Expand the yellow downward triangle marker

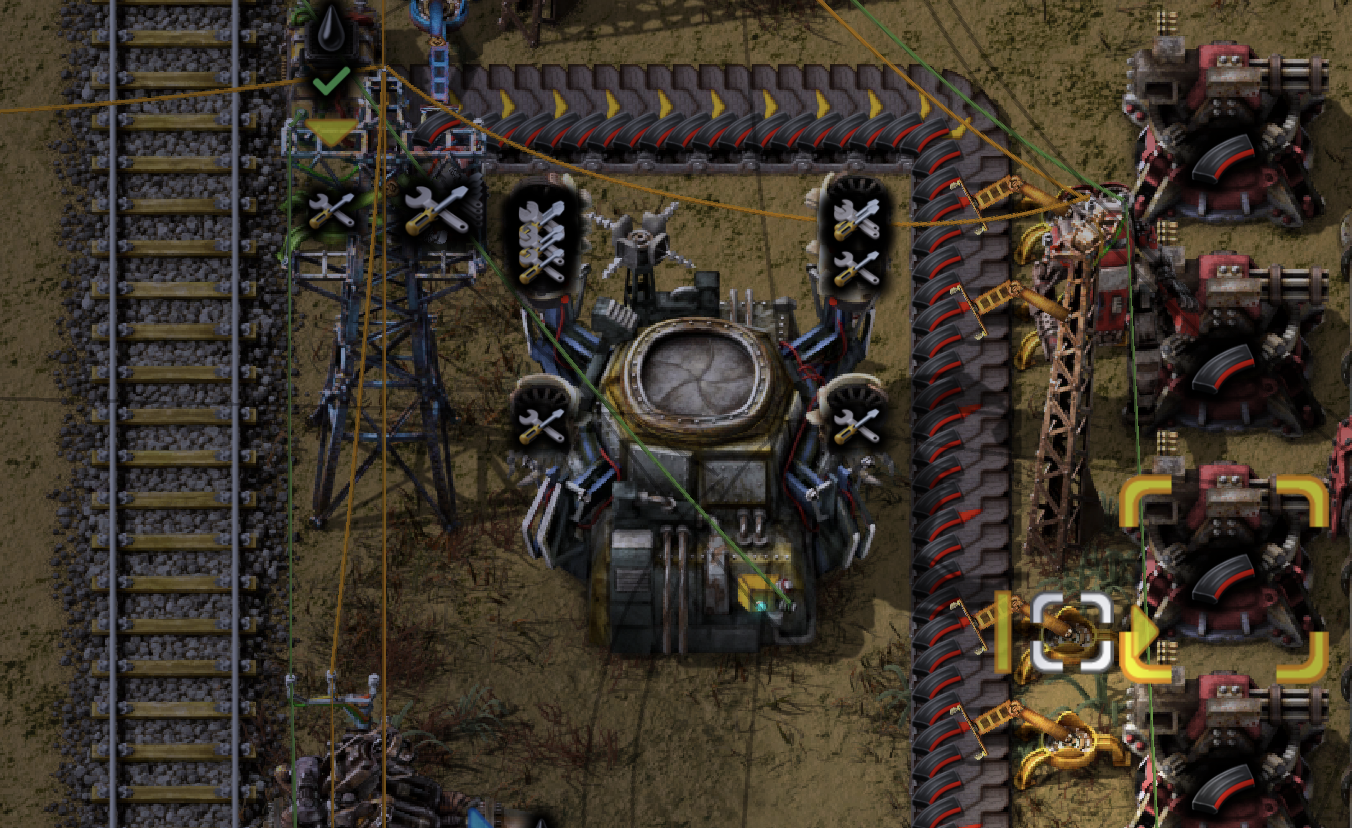pyautogui.click(x=330, y=131)
